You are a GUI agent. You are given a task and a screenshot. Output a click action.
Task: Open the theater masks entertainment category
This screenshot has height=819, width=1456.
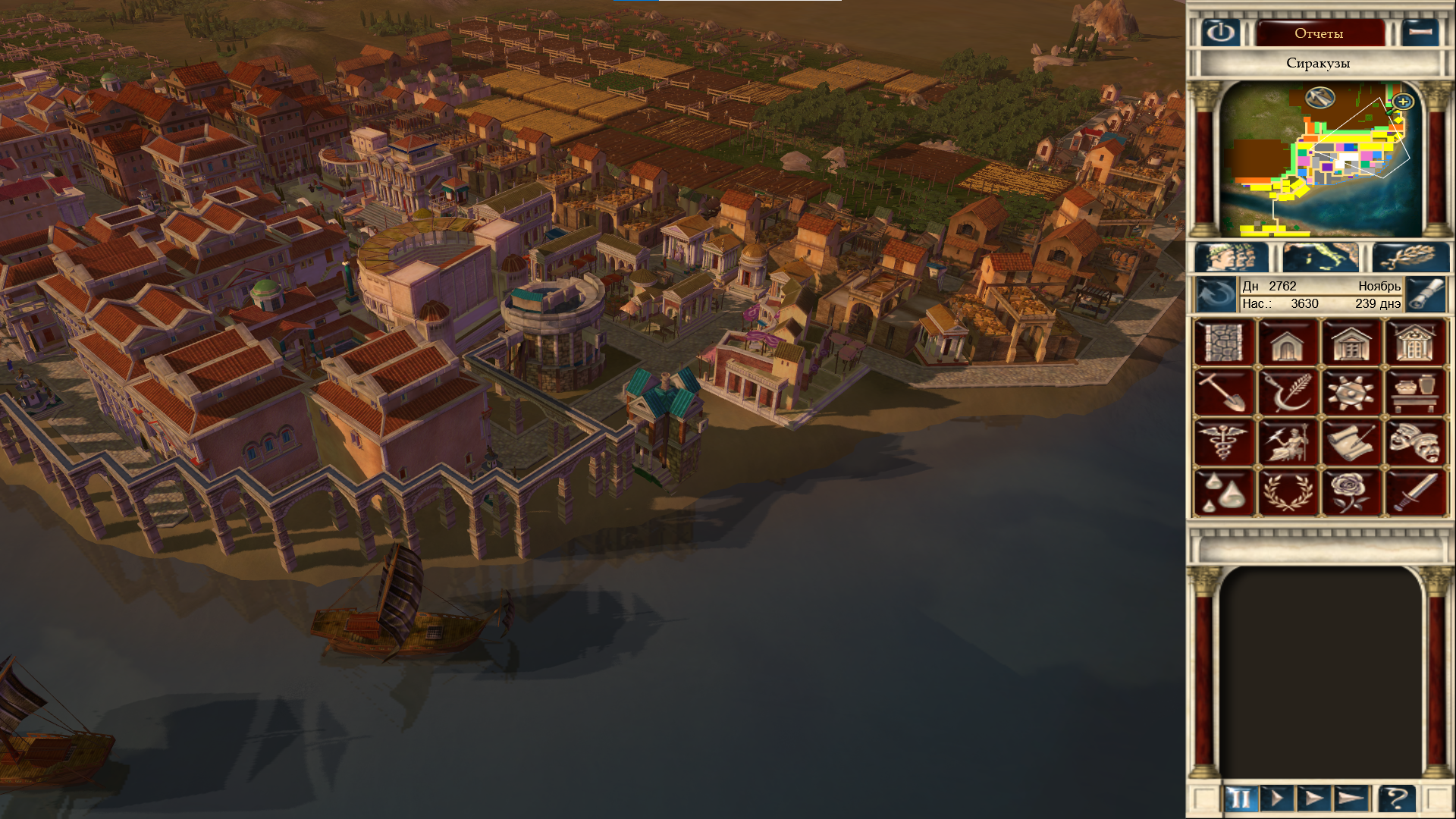(1415, 442)
